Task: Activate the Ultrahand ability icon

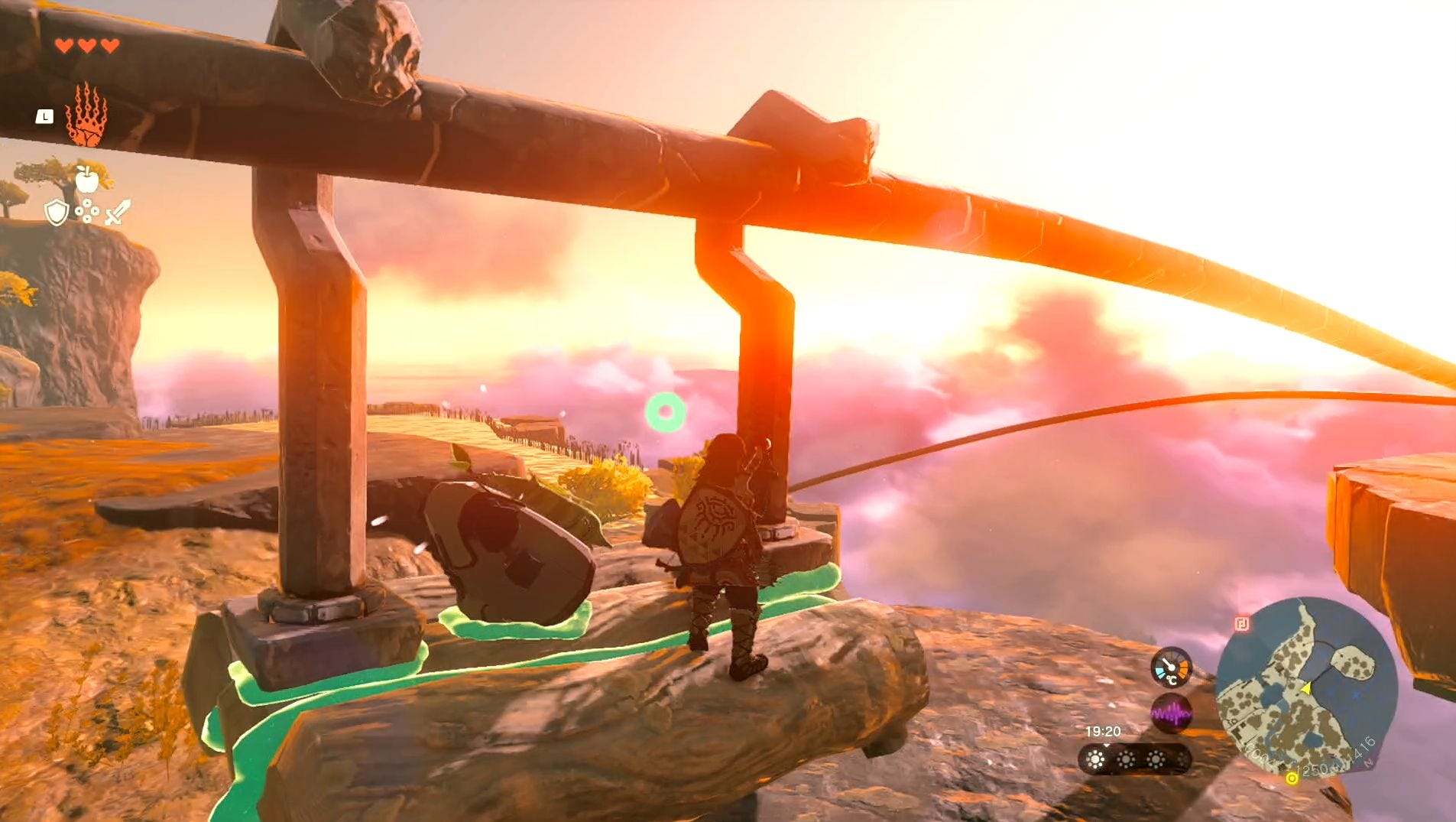Action: (x=86, y=115)
